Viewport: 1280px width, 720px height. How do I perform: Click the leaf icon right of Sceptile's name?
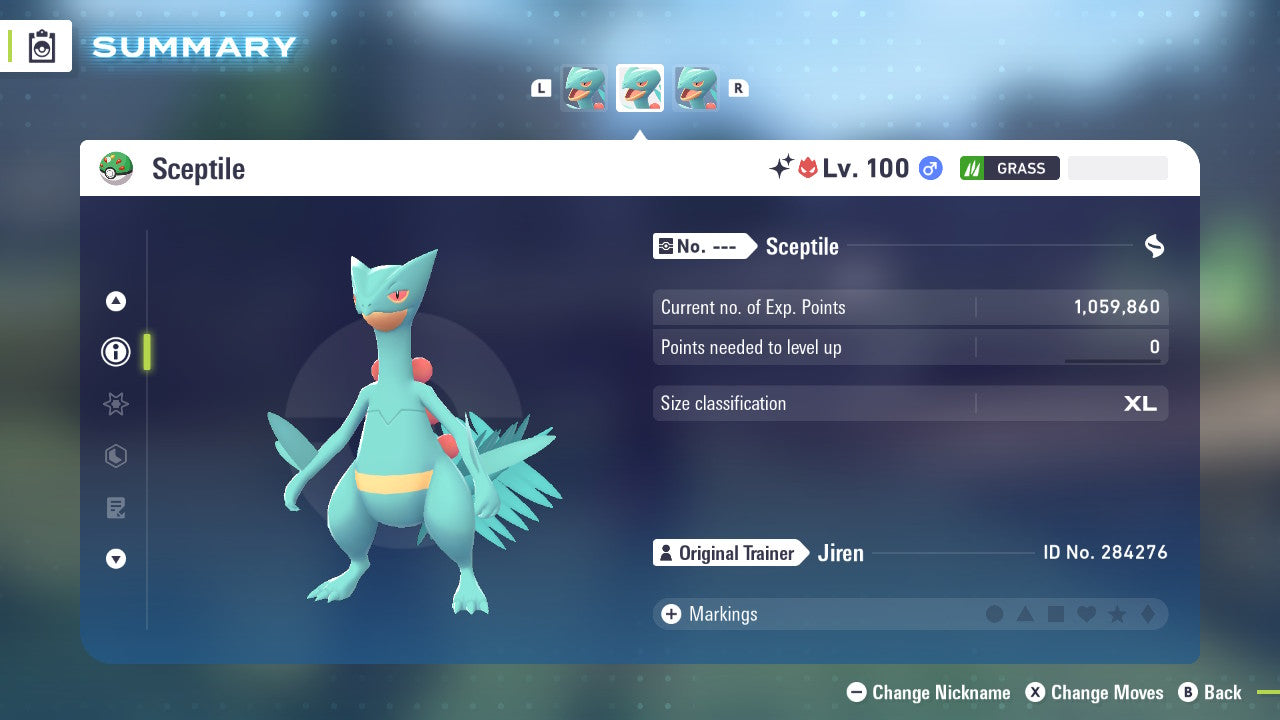[x=1154, y=246]
